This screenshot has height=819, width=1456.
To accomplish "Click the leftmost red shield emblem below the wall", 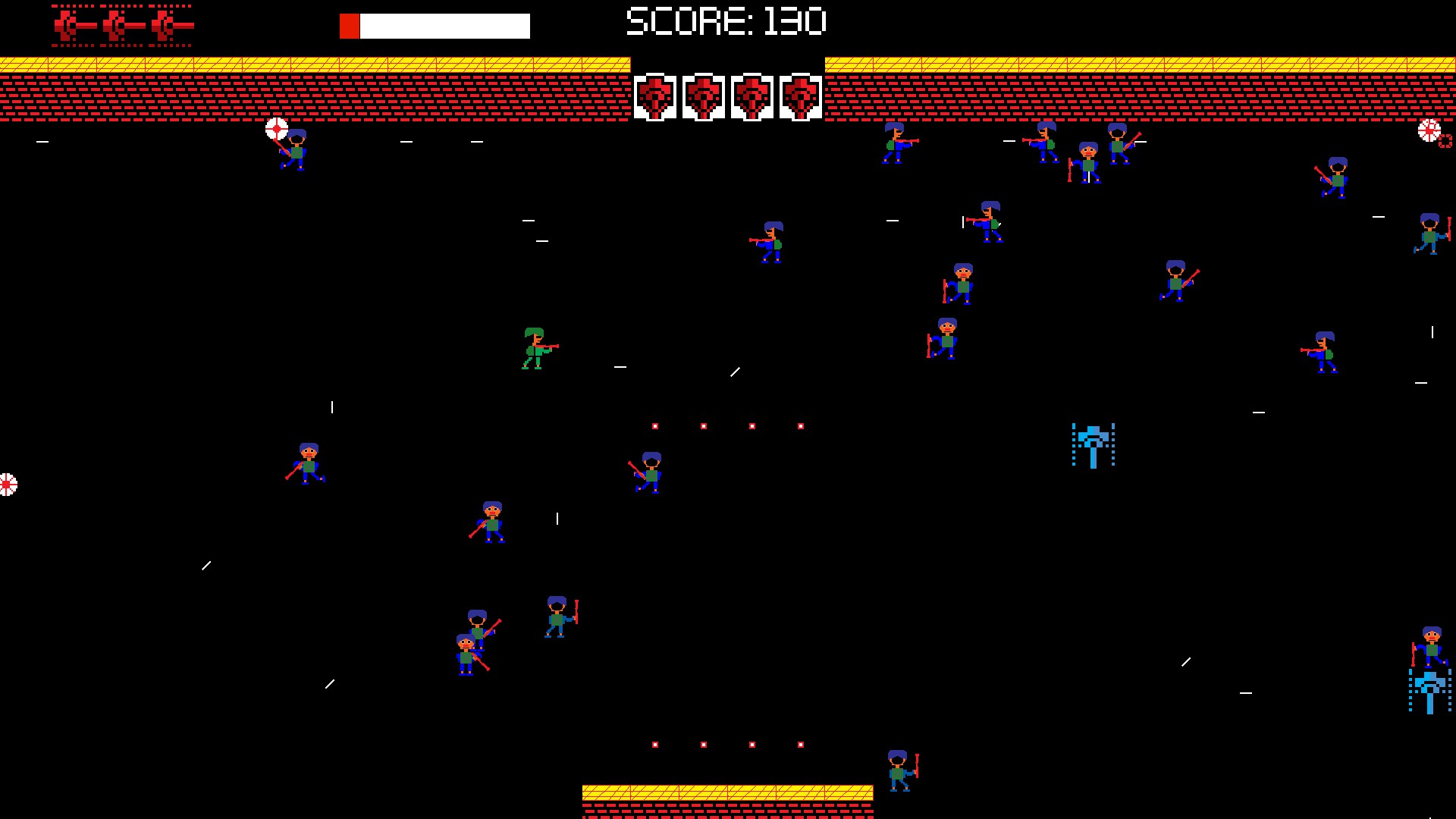I will coord(657,96).
